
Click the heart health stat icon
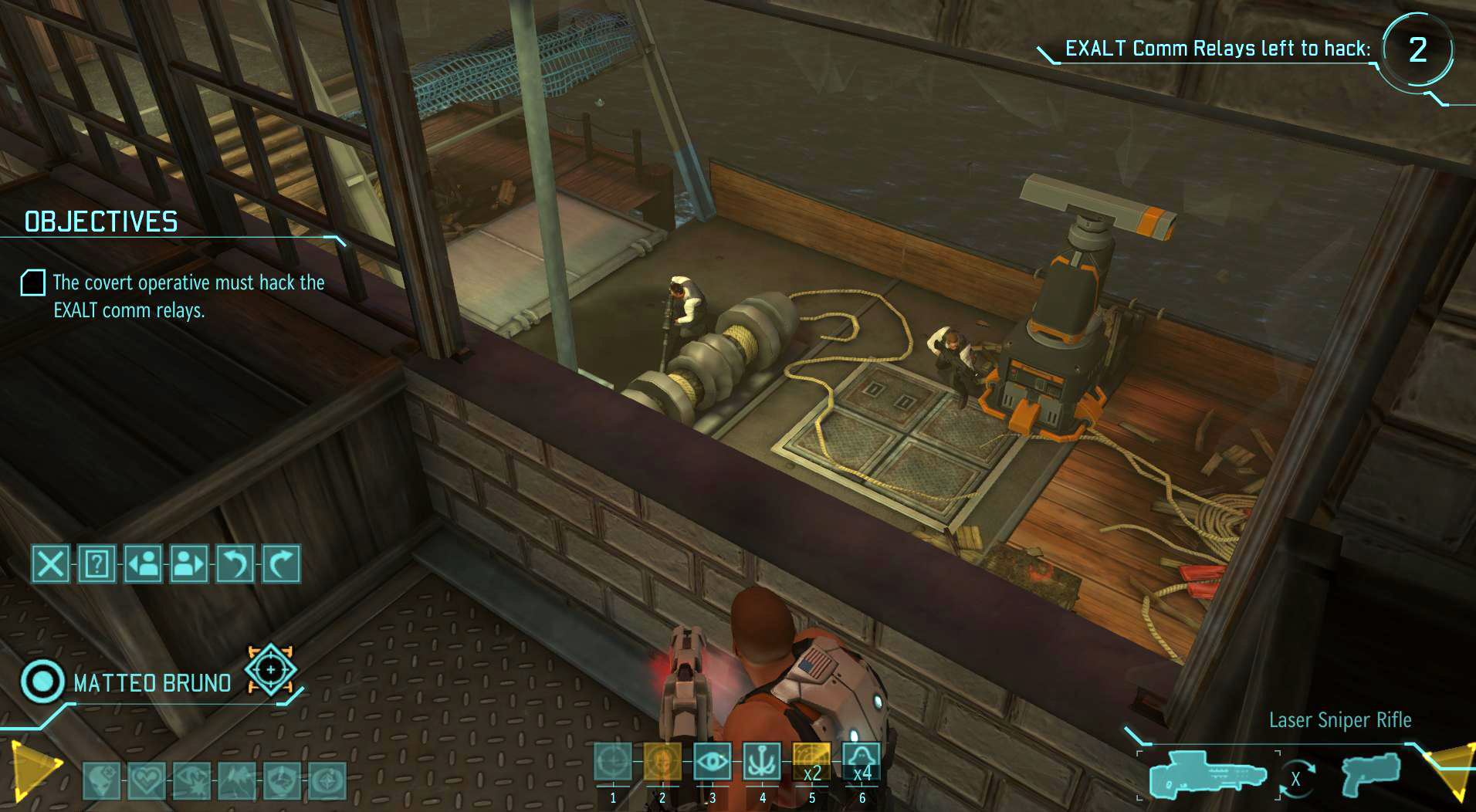pyautogui.click(x=147, y=781)
